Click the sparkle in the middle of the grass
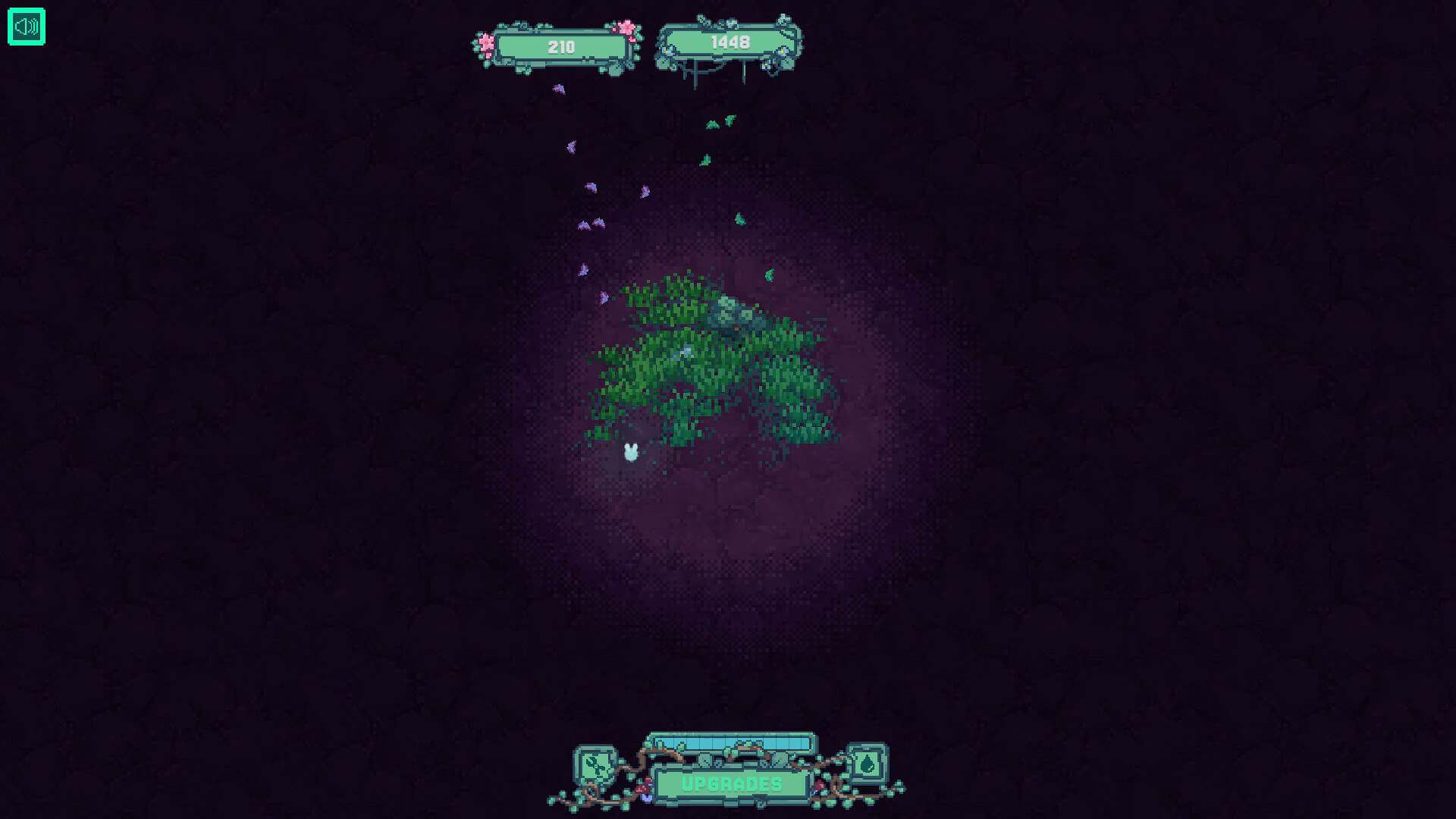 point(684,351)
